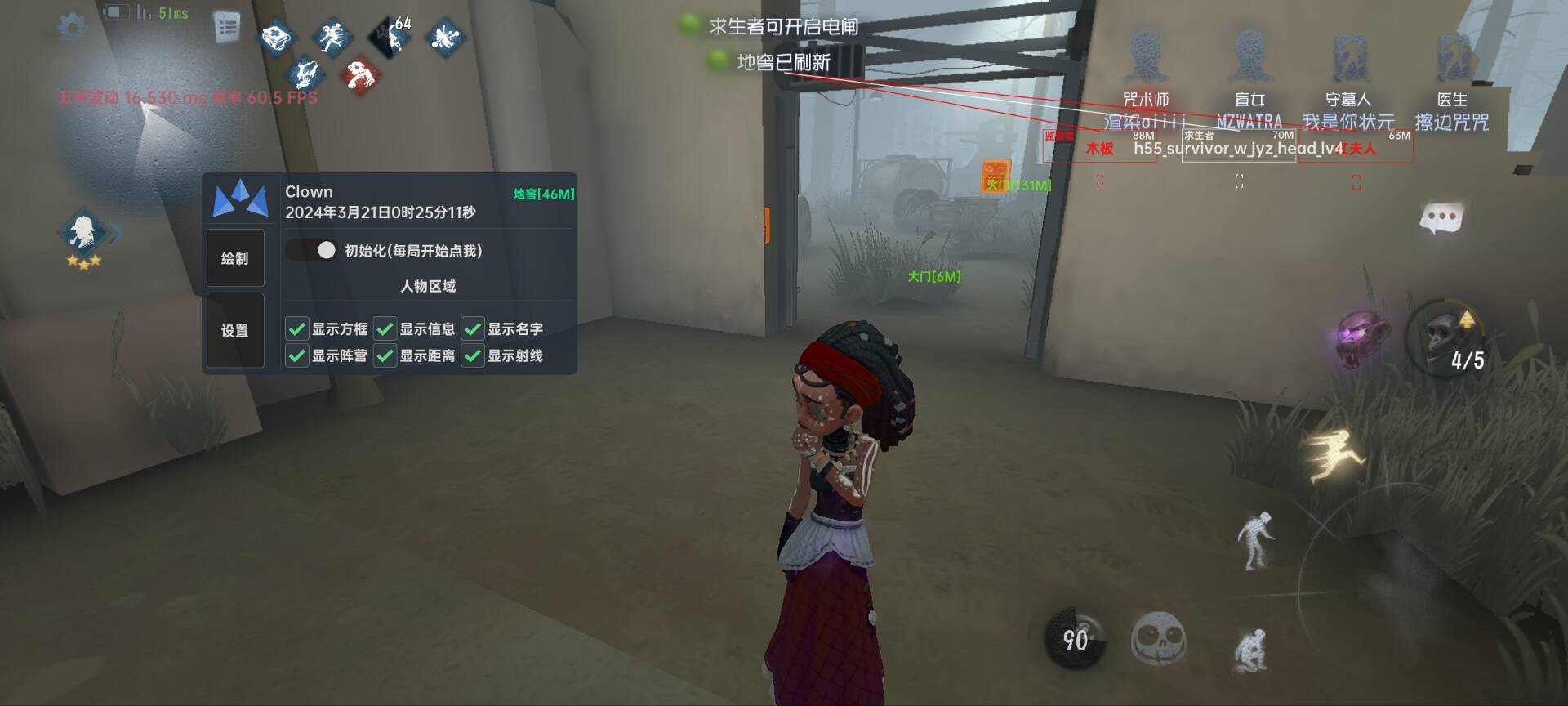
Task: Uncheck the 显示信息 checkbox
Action: [385, 329]
